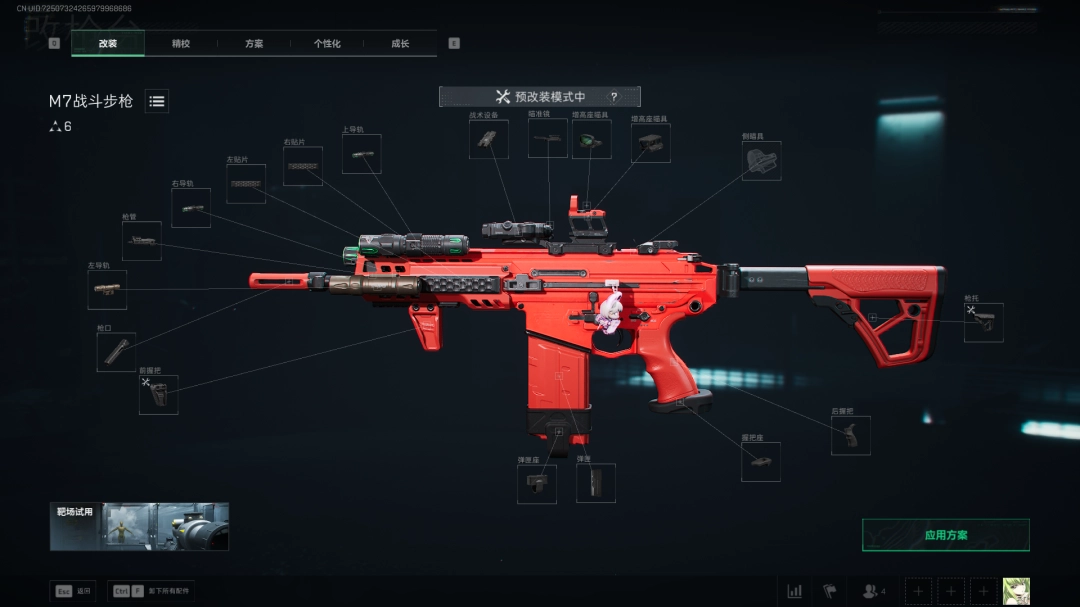Apply the loadout with 应用方案
The width and height of the screenshot is (1080, 607).
(x=945, y=535)
